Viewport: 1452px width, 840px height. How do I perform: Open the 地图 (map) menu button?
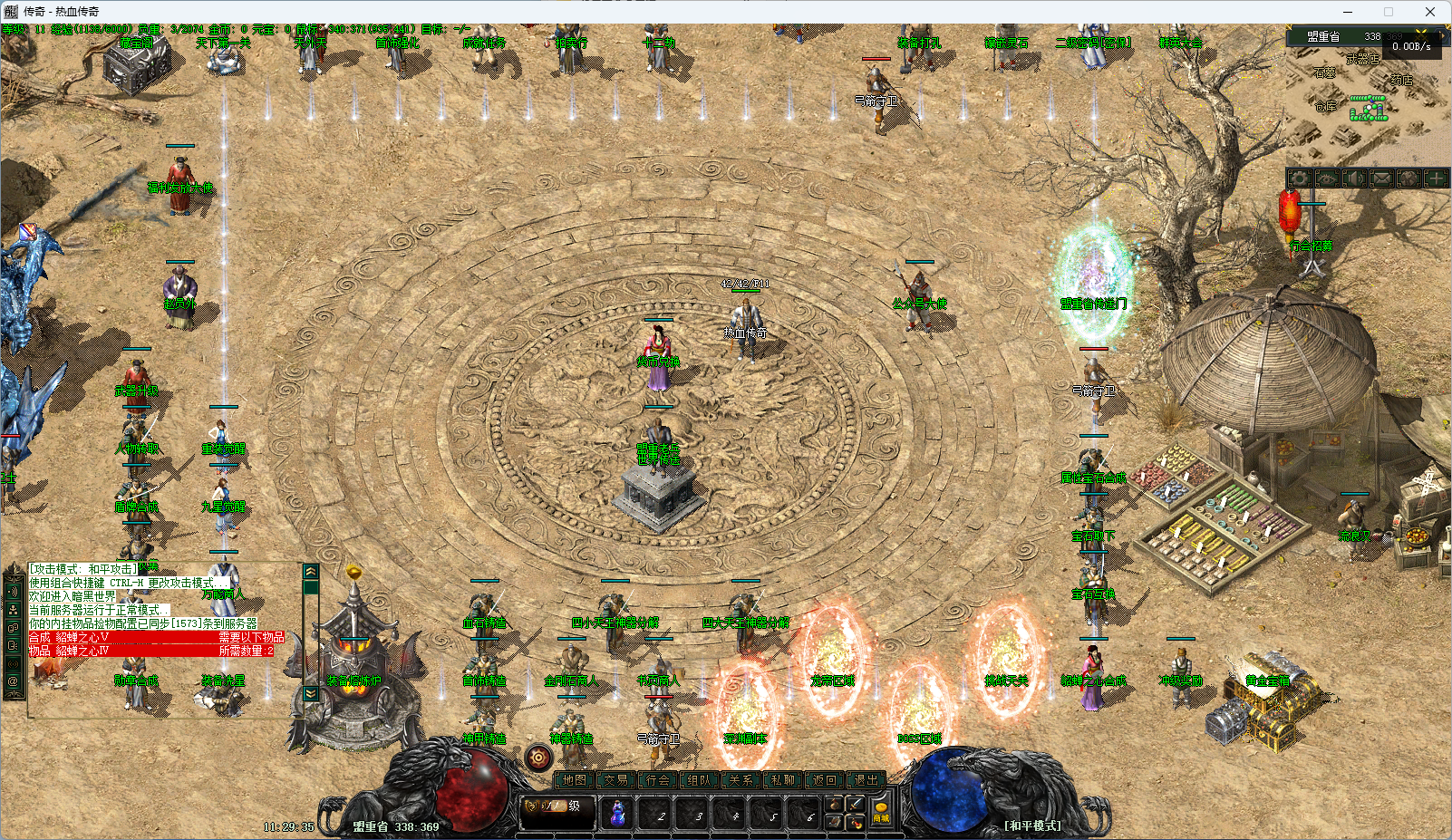click(575, 779)
